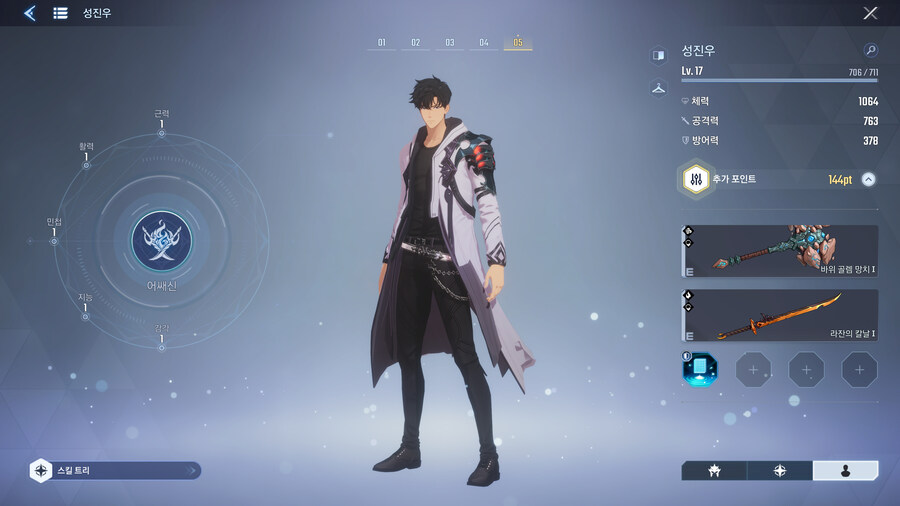Switch to the spiked armor bottom tab

pos(714,470)
